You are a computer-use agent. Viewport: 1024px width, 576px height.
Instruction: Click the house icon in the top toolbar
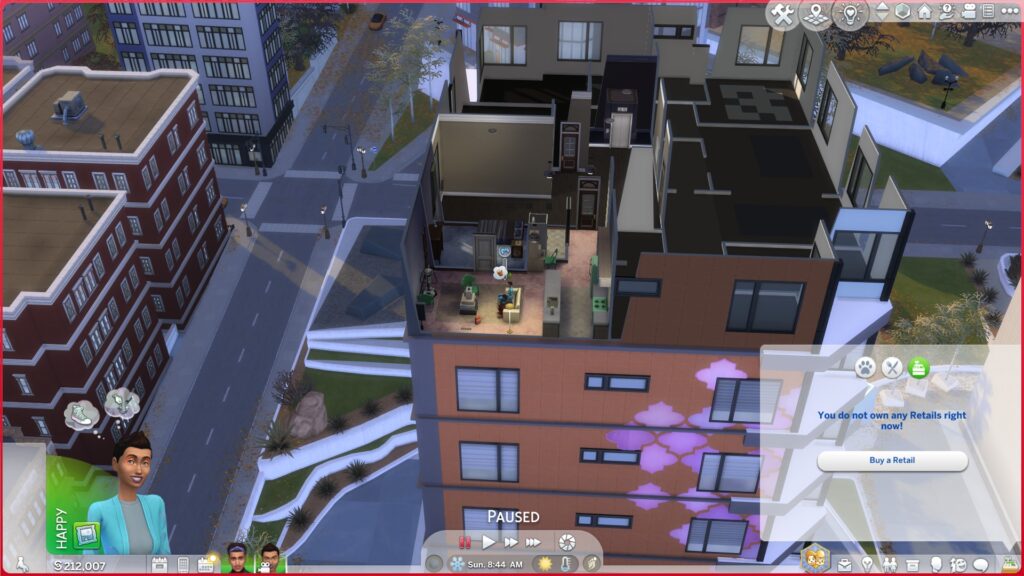pos(924,11)
